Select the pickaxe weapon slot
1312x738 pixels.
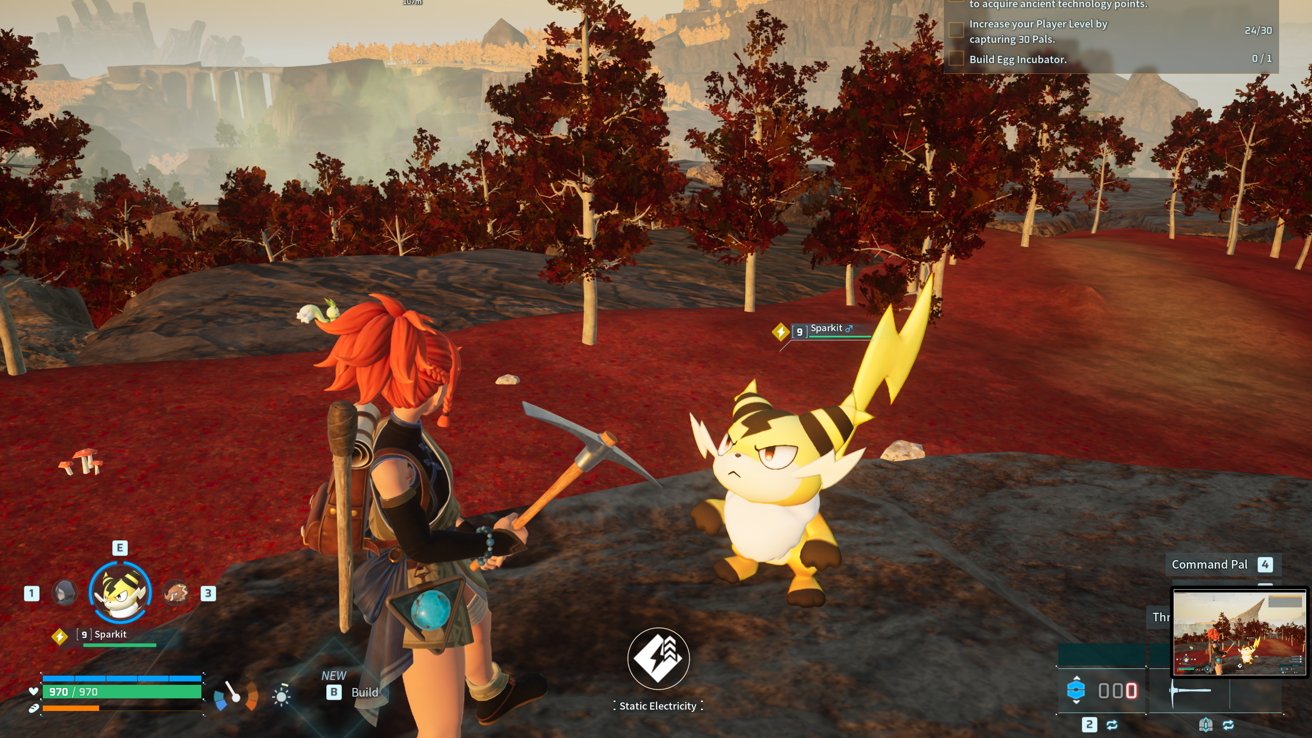(x=1192, y=690)
